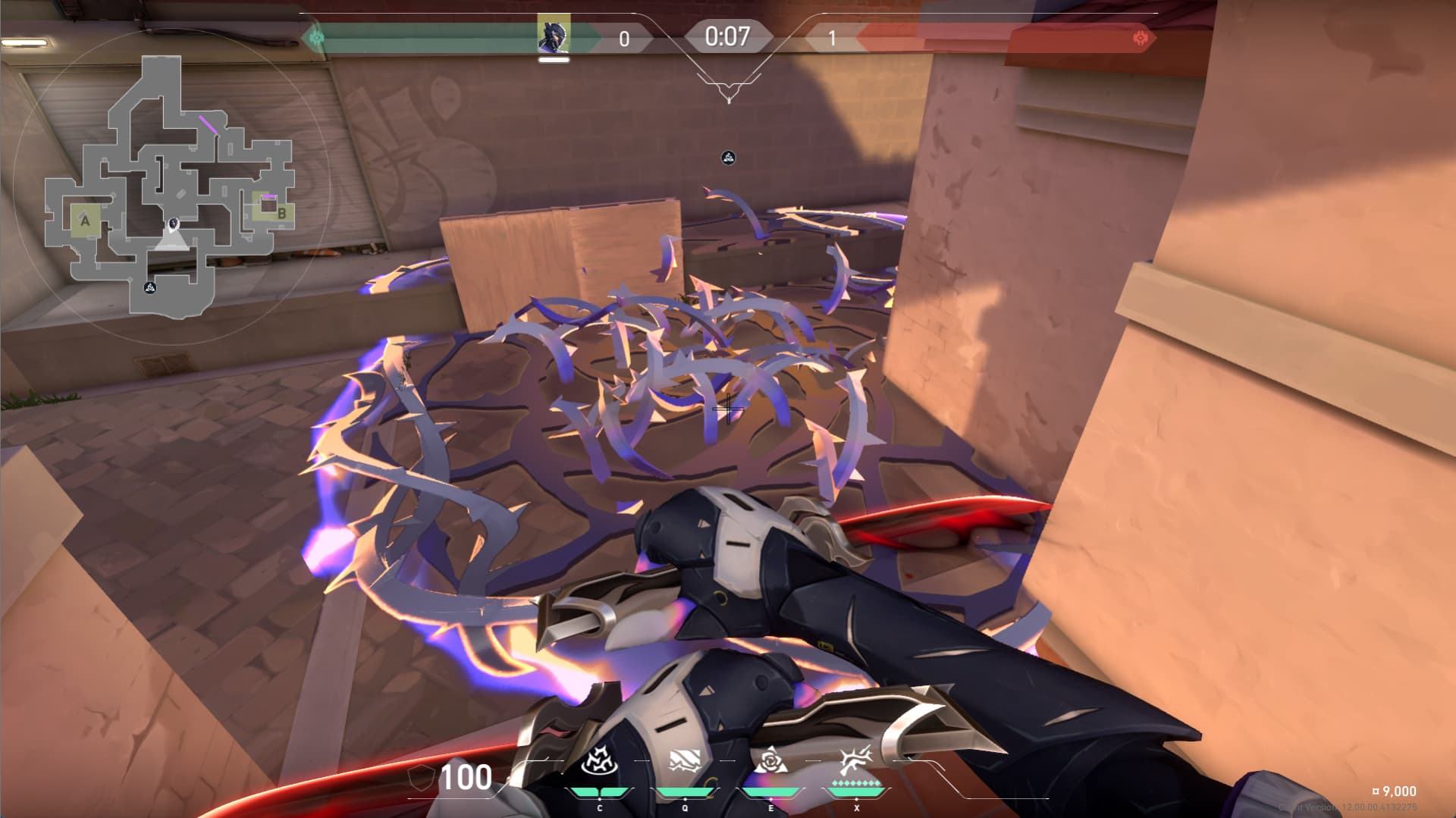Click the spike icon on the minimap
Viewport: 1456px width, 818px height.
[x=150, y=287]
